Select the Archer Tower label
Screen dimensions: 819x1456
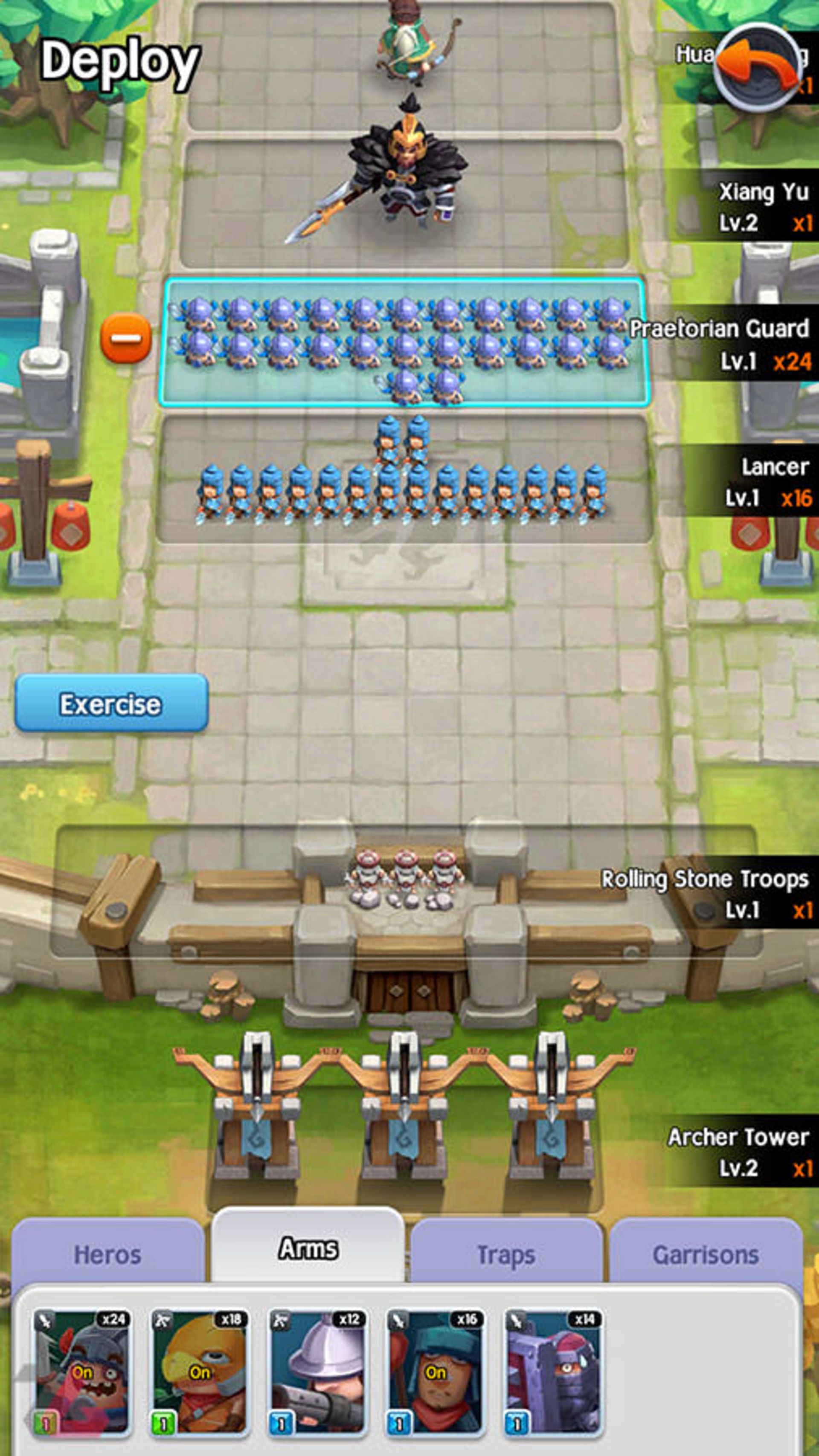point(738,1151)
